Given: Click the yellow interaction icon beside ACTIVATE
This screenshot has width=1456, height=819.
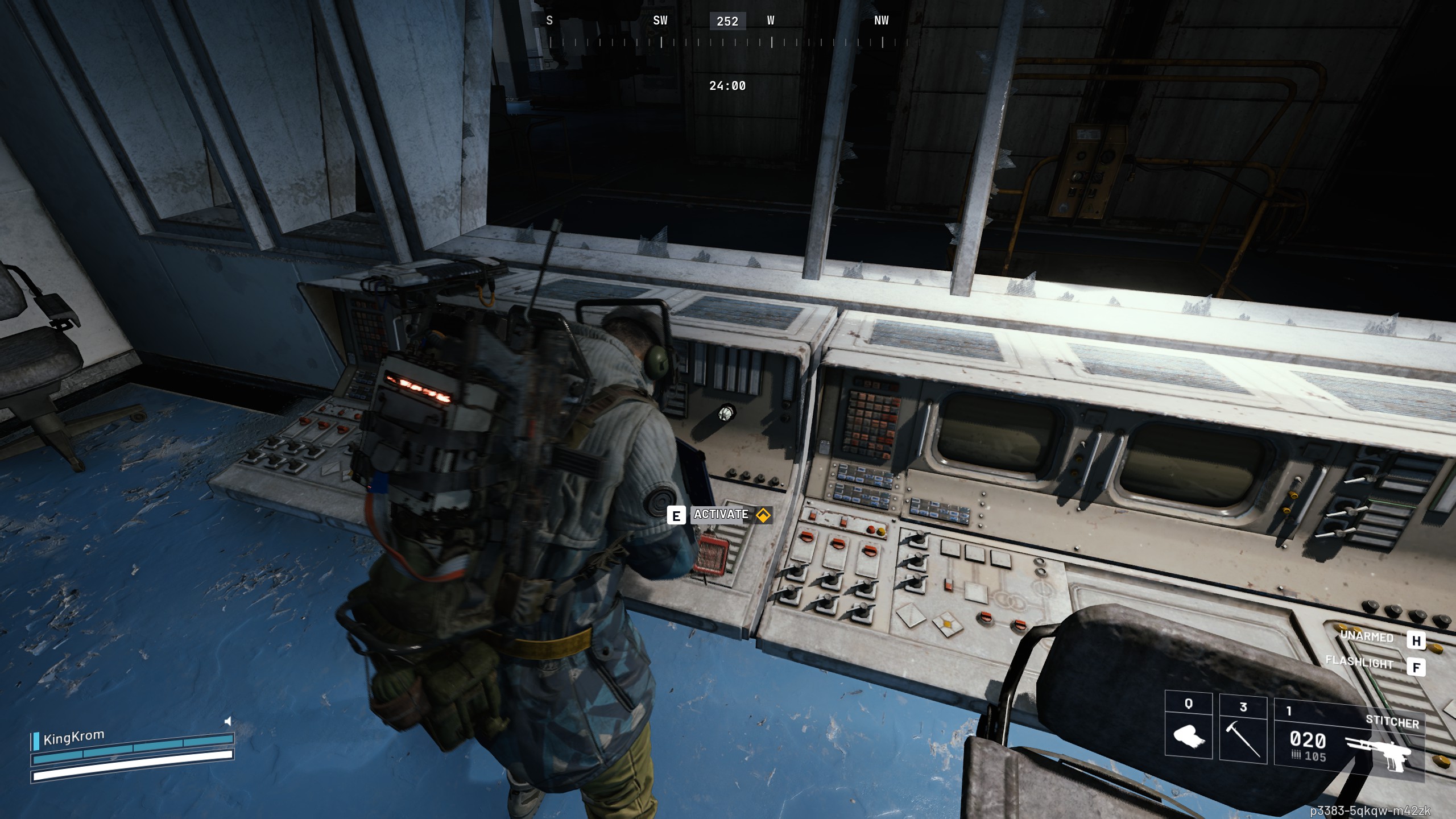Looking at the screenshot, I should (x=764, y=516).
